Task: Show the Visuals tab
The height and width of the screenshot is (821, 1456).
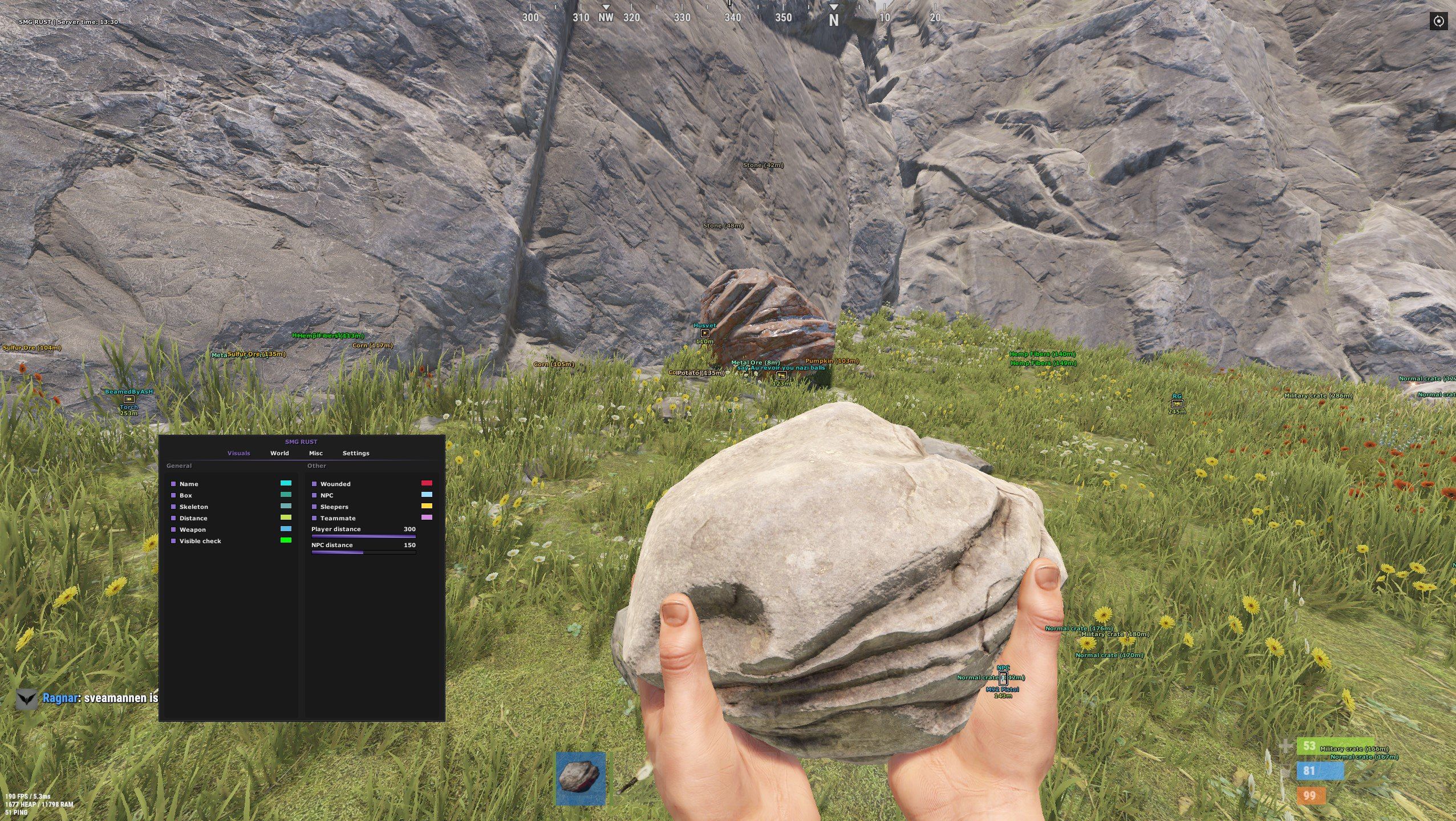Action: tap(238, 453)
